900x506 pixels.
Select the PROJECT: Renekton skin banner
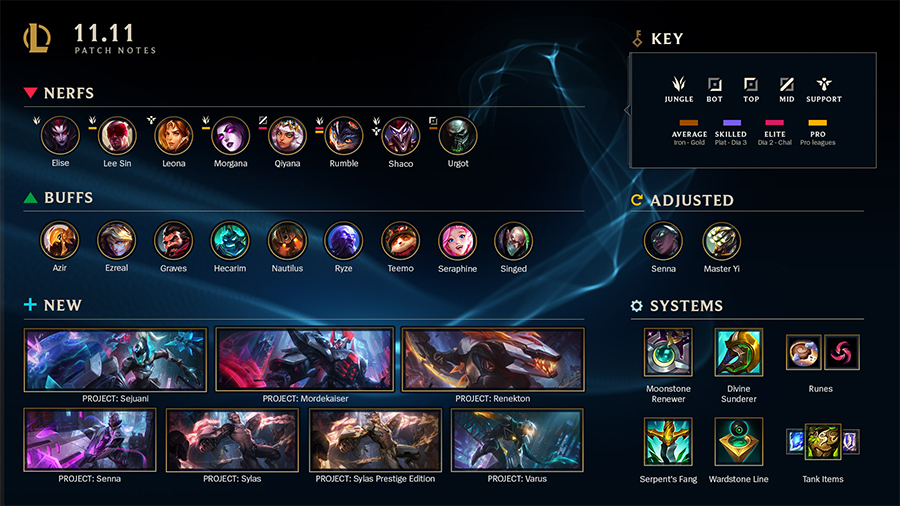(493, 359)
